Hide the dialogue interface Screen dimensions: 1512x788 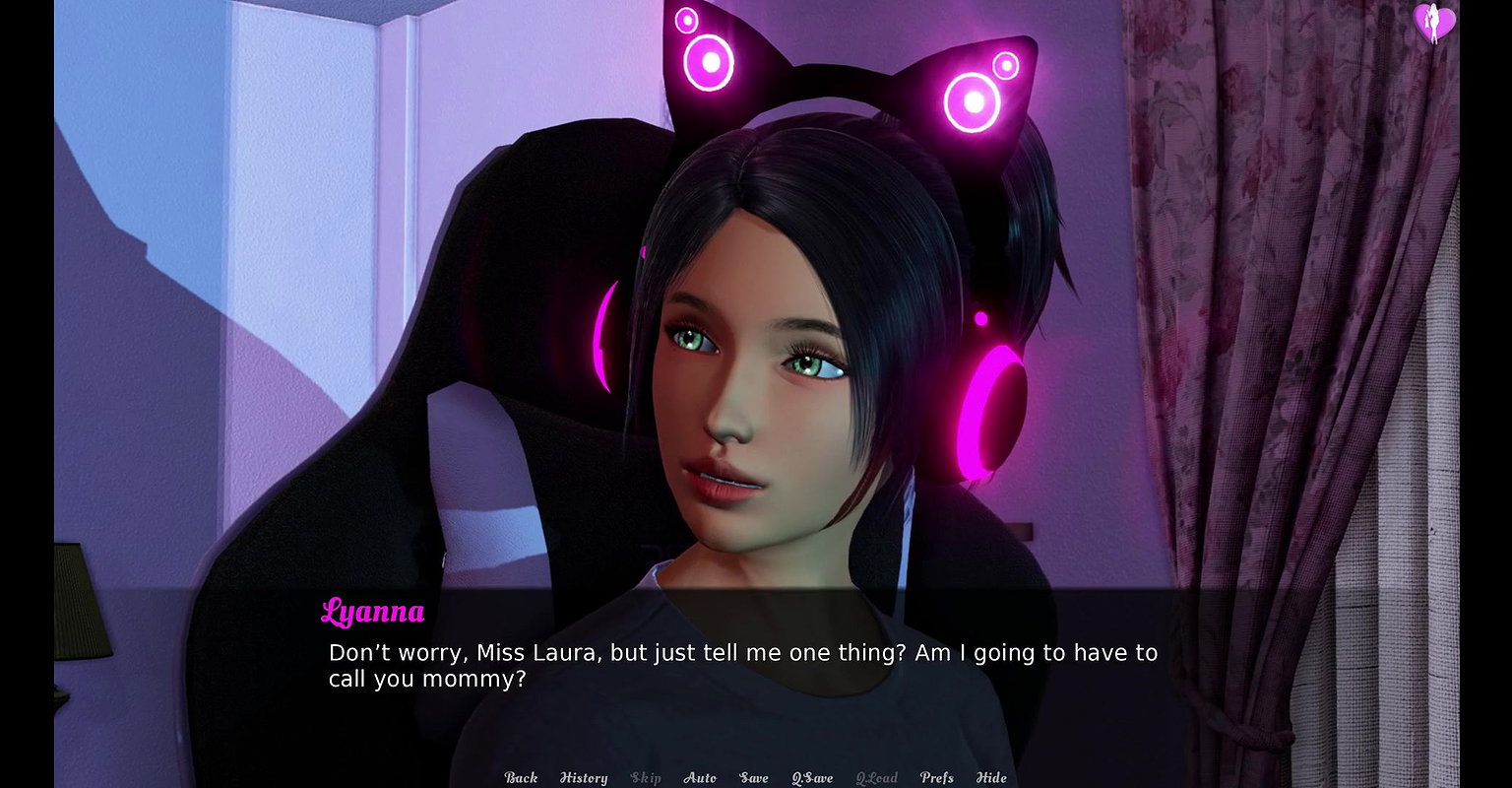tap(991, 777)
